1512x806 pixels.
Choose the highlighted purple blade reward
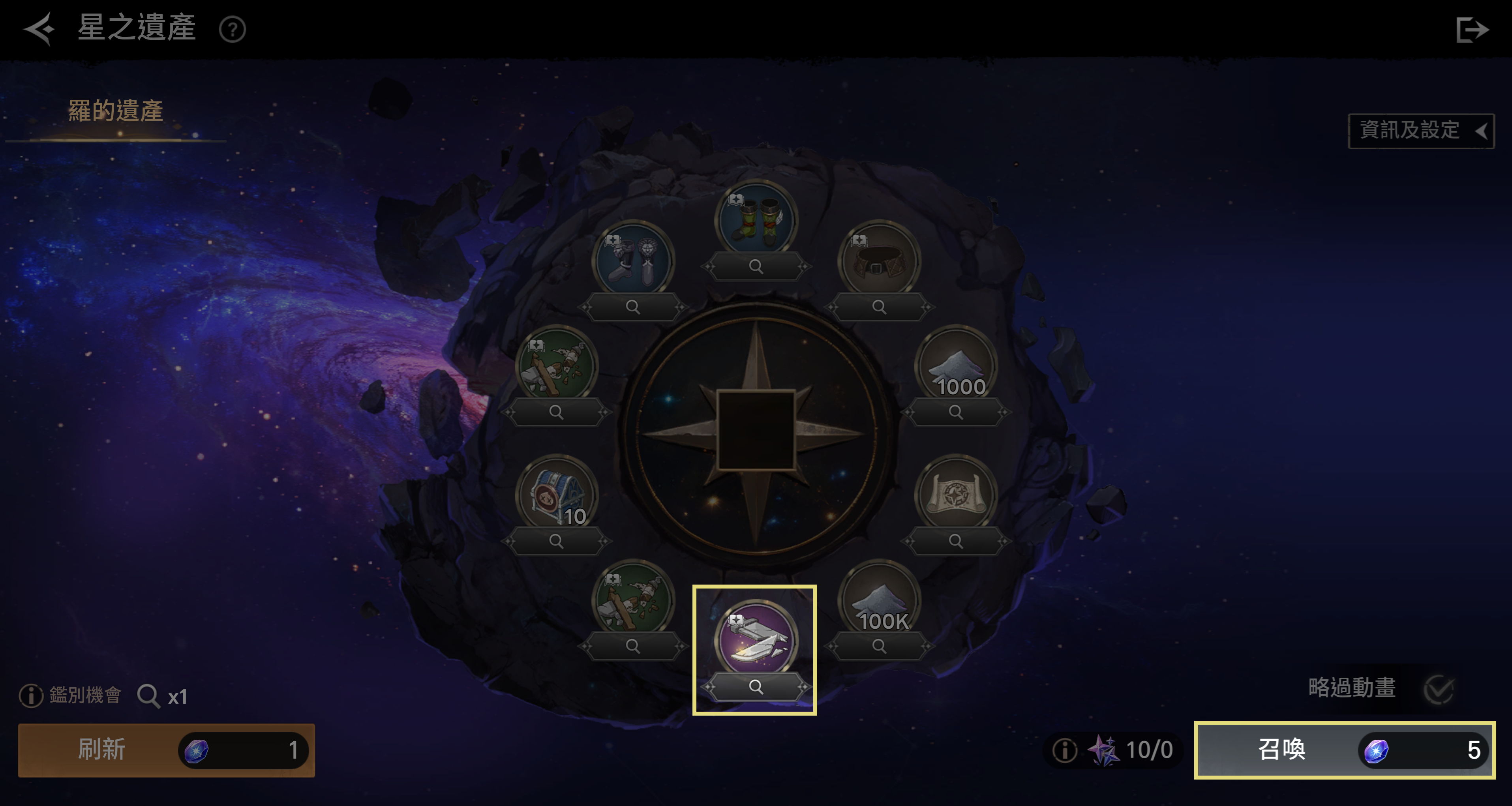coord(756,639)
